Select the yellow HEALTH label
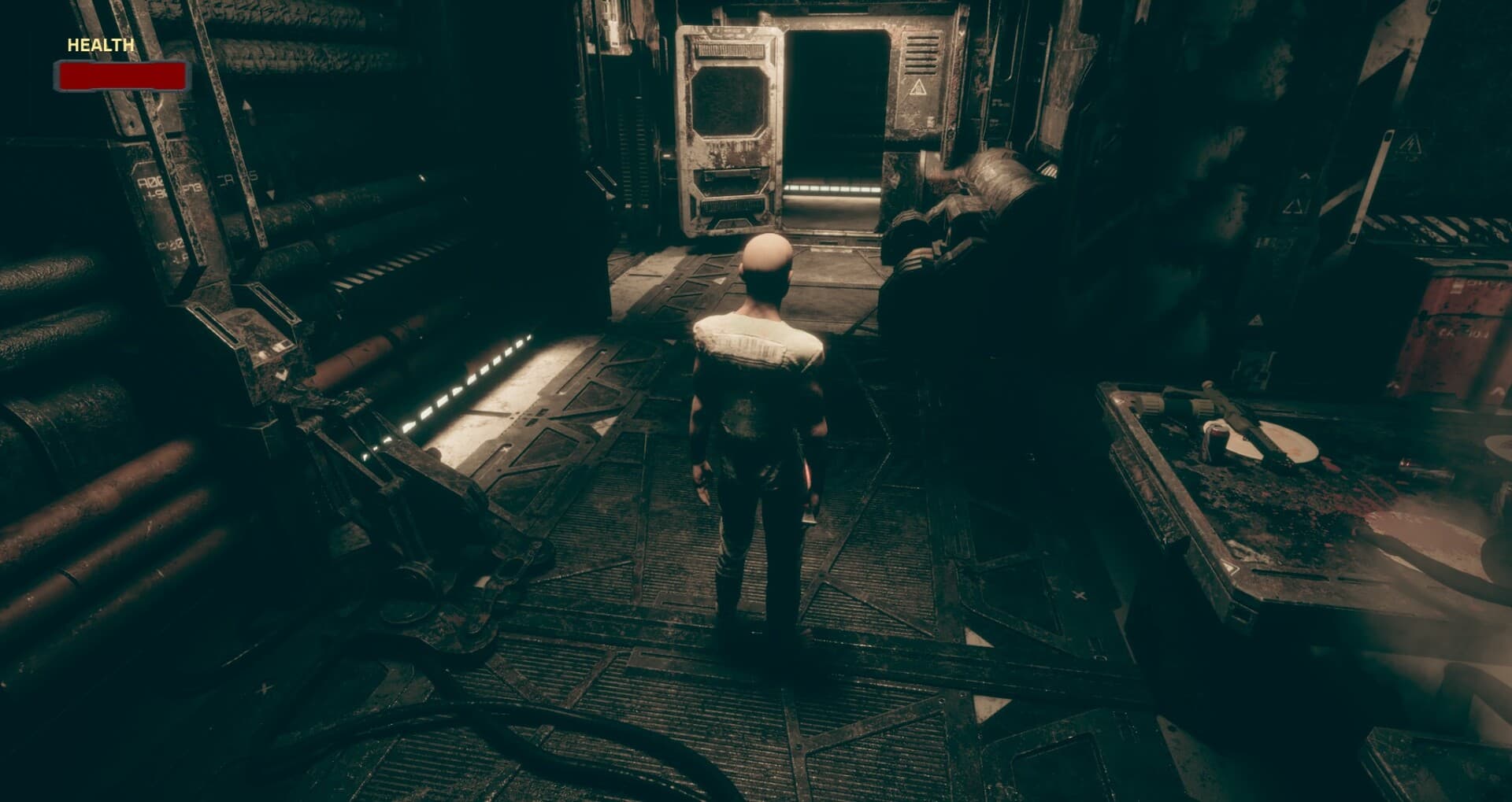Viewport: 1512px width, 802px height. [98, 45]
